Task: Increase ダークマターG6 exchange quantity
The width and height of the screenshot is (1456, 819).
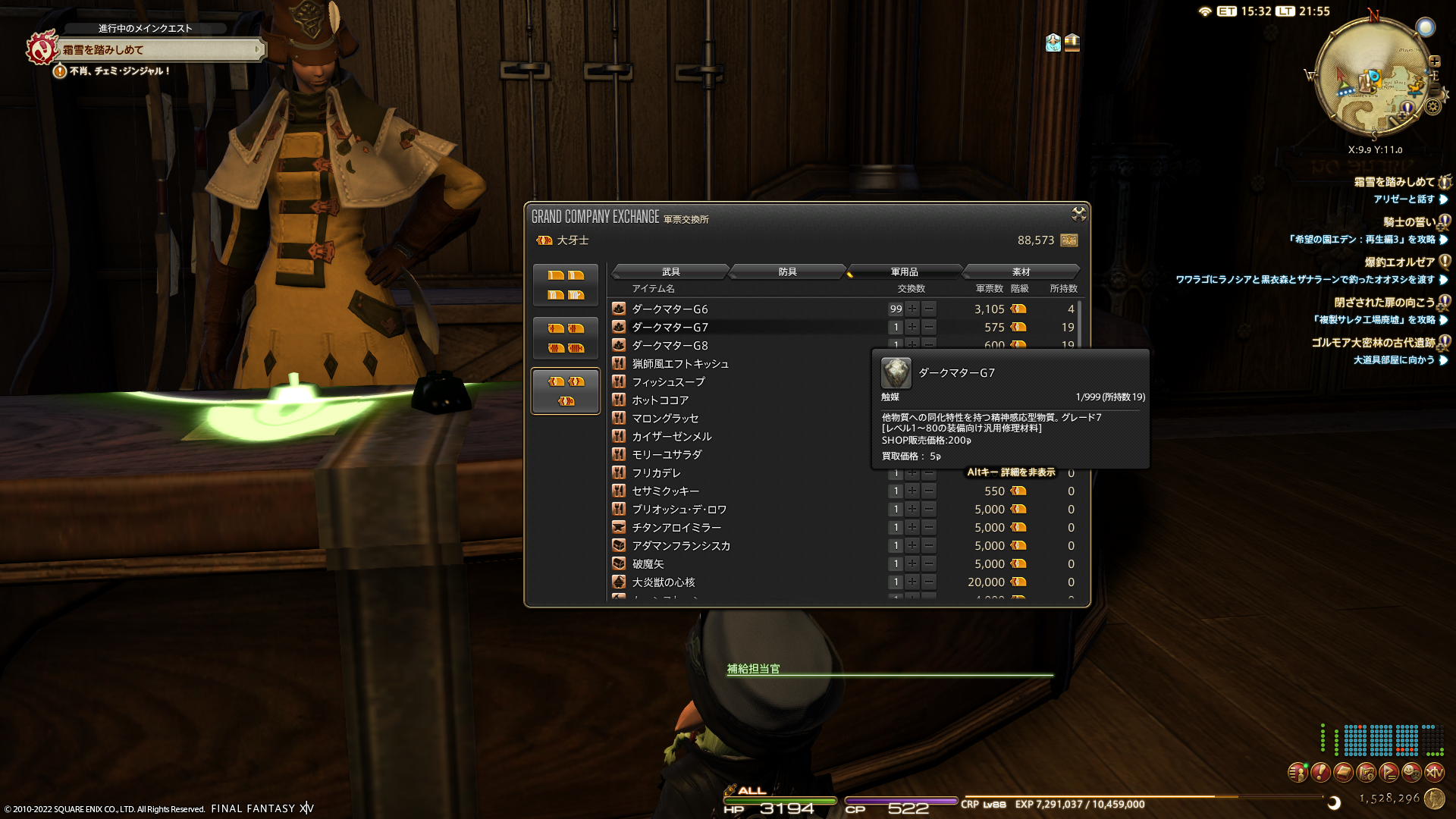Action: click(x=912, y=309)
